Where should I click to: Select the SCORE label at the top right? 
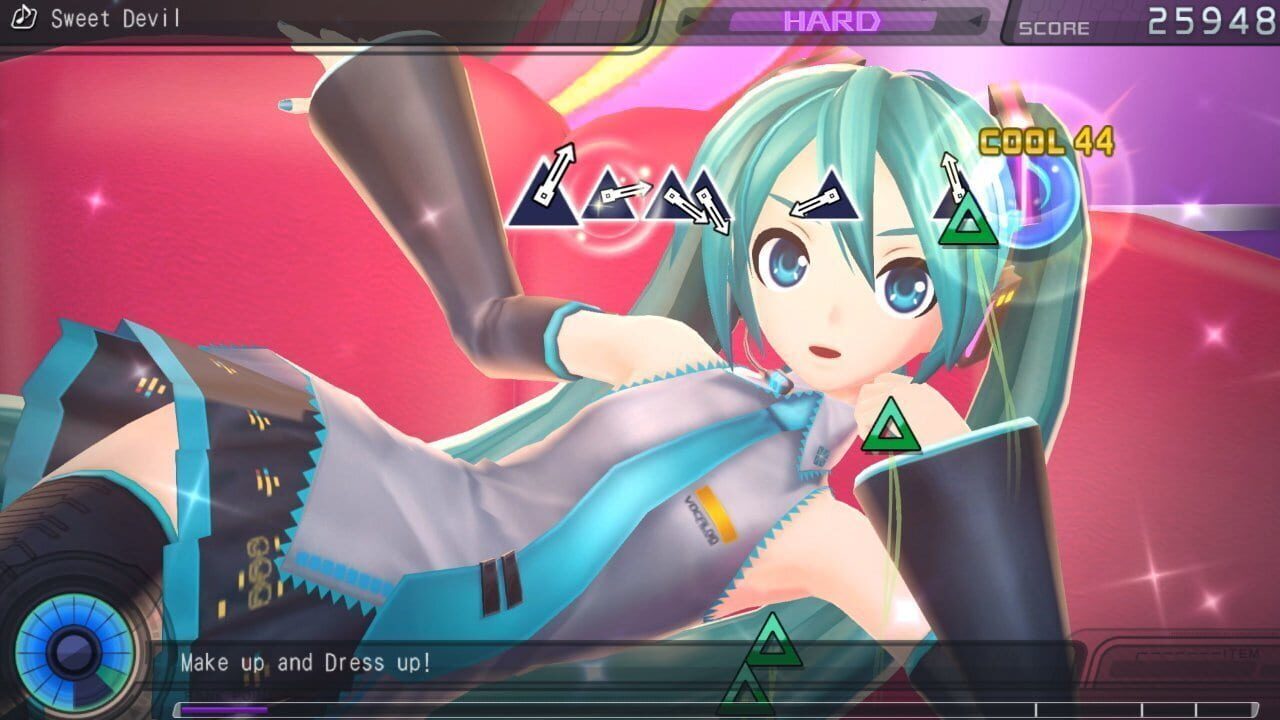(1053, 28)
